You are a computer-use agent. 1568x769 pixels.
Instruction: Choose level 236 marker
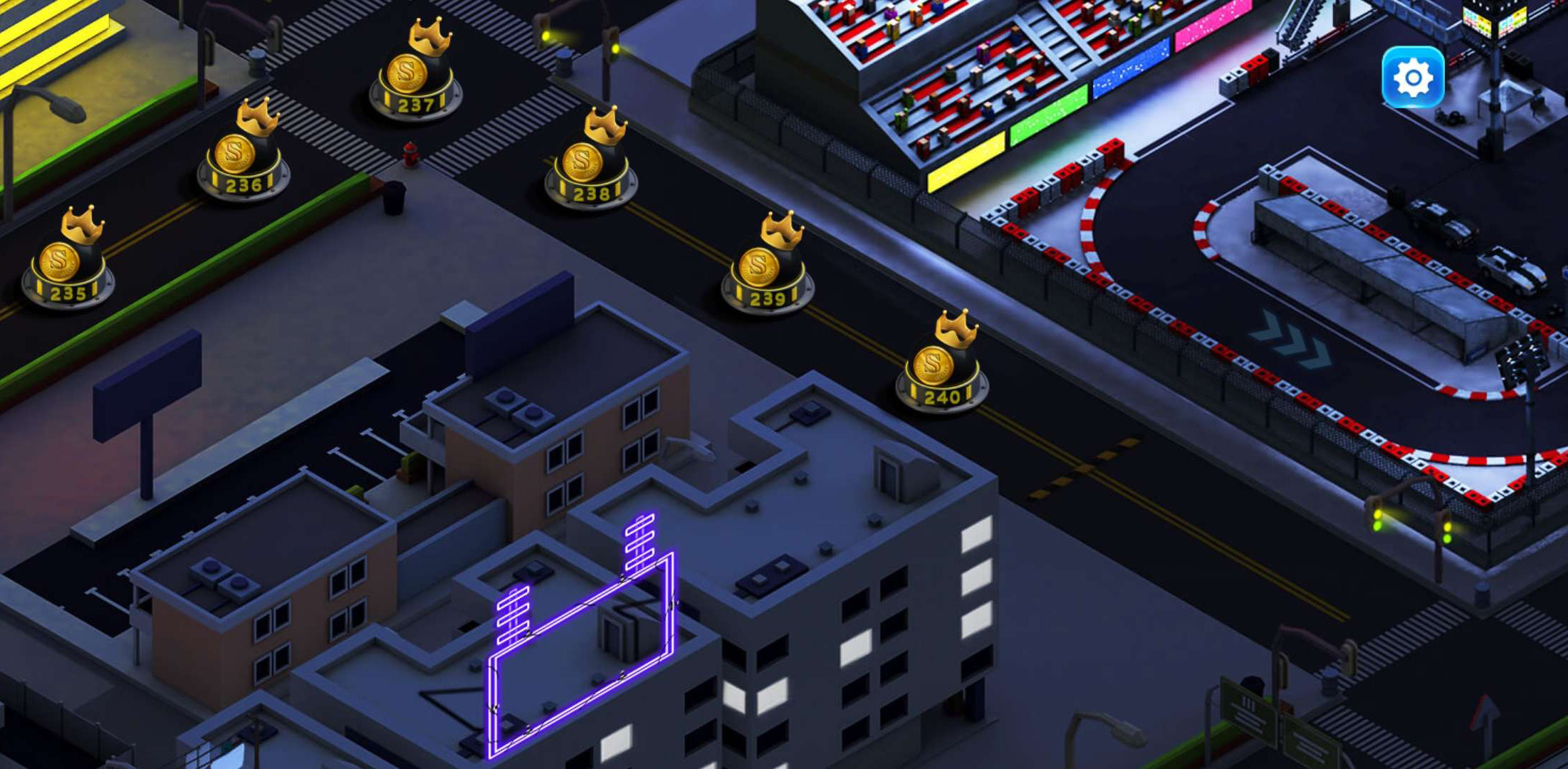pyautogui.click(x=243, y=158)
